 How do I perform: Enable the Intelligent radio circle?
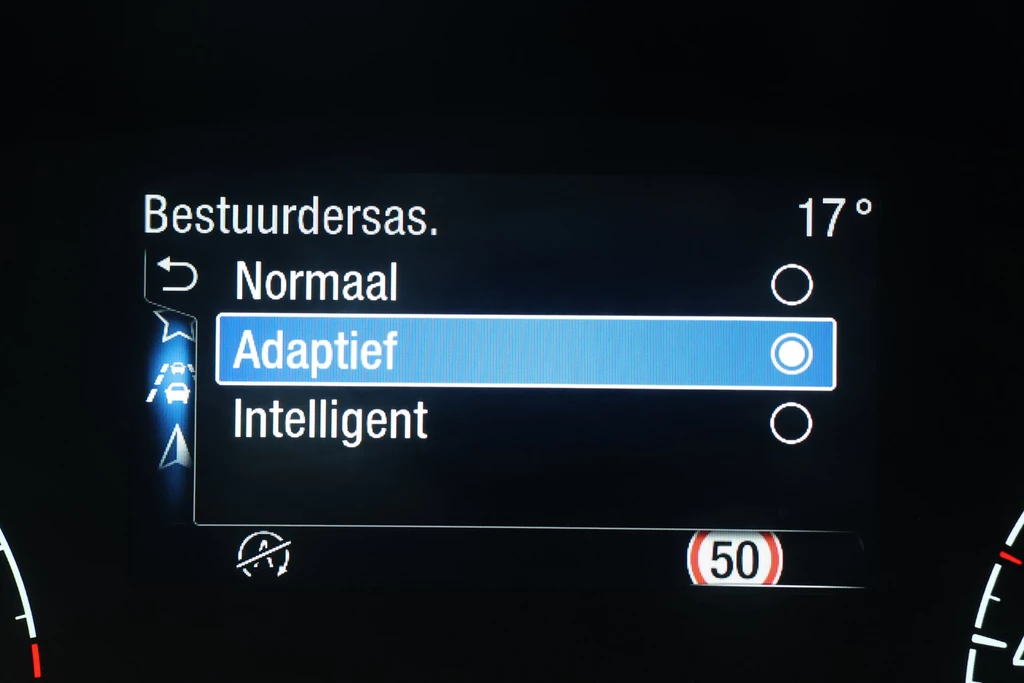click(x=791, y=423)
